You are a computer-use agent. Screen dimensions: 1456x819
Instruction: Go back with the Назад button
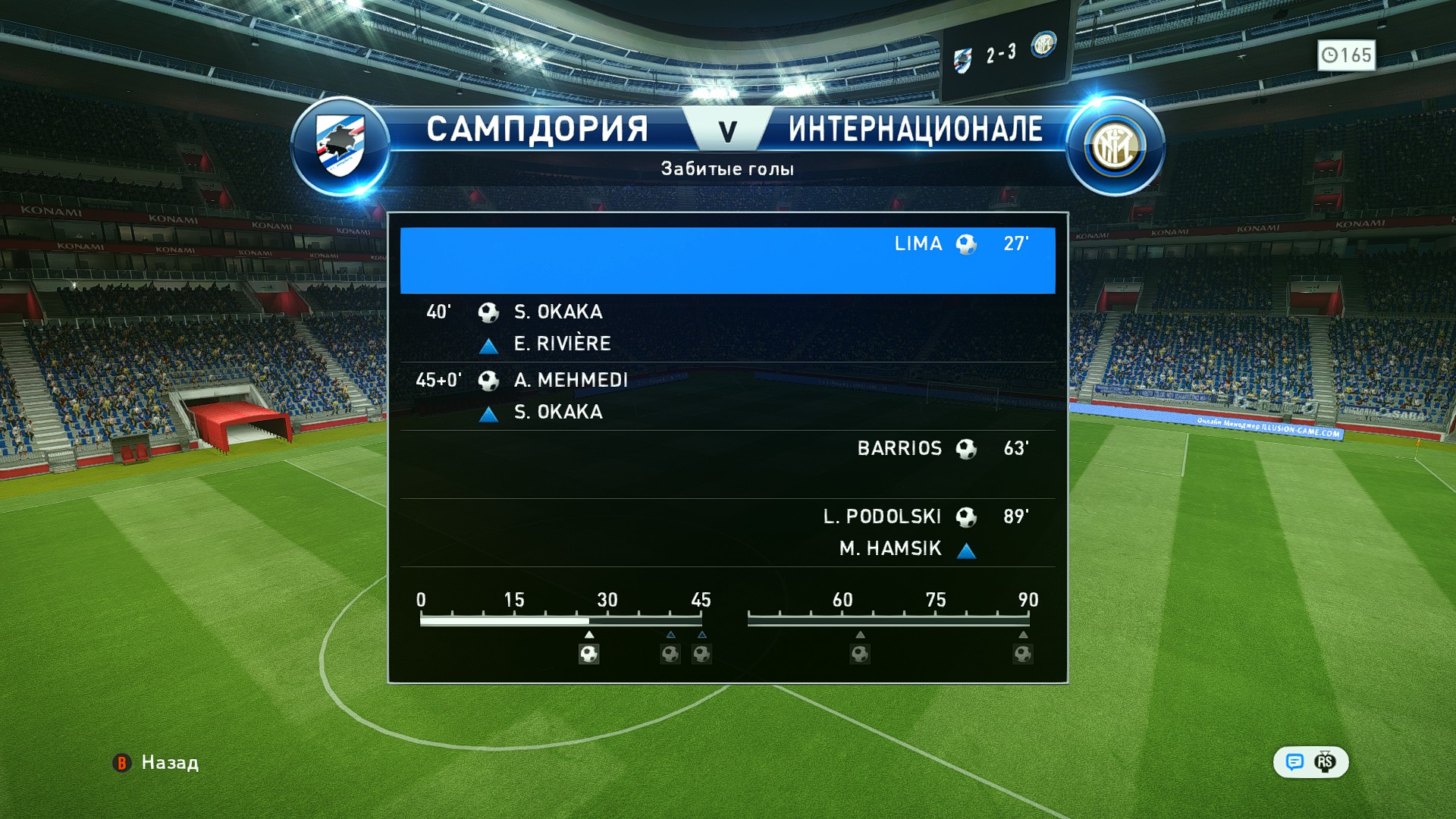[157, 762]
